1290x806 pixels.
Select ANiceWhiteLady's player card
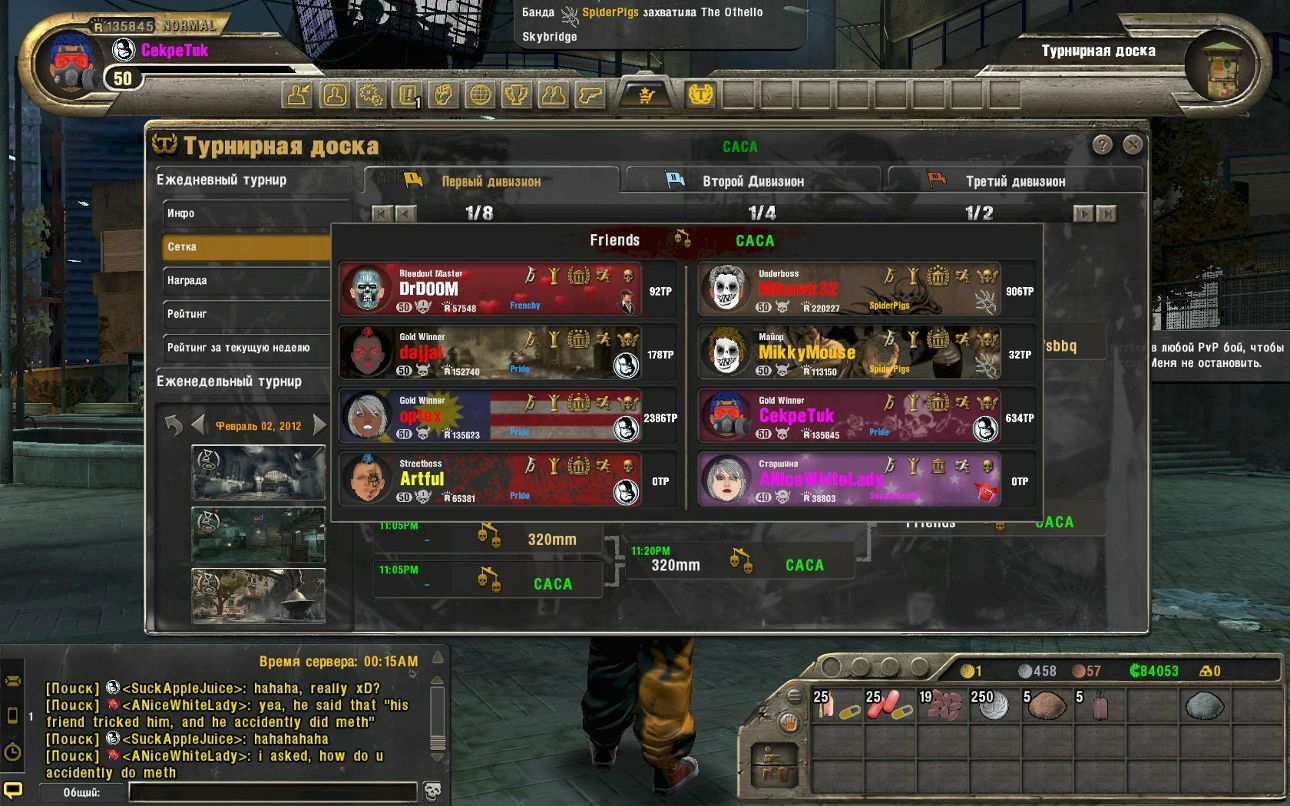pos(850,480)
